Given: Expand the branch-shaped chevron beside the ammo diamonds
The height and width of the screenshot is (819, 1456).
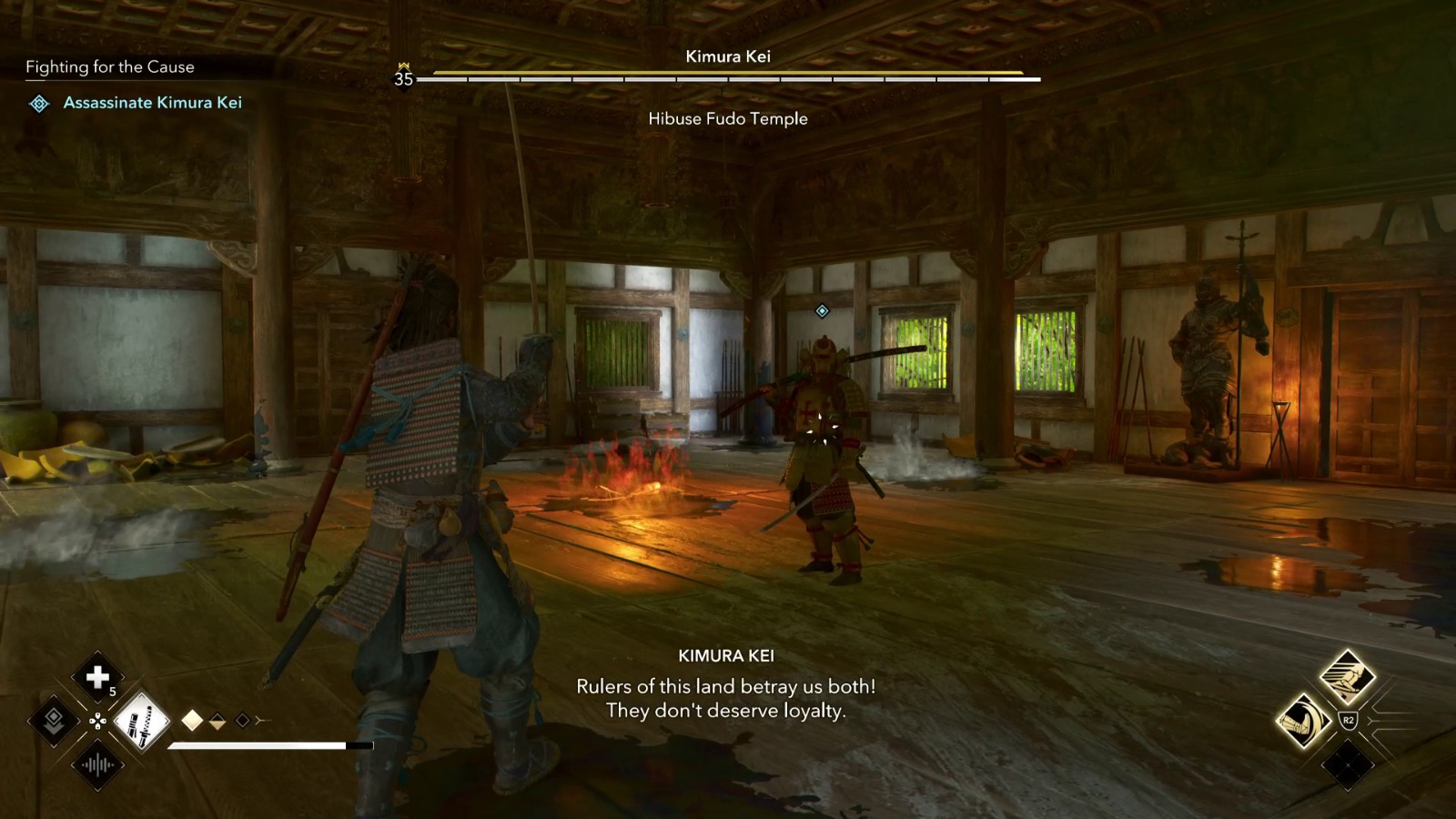Looking at the screenshot, I should coord(263,719).
